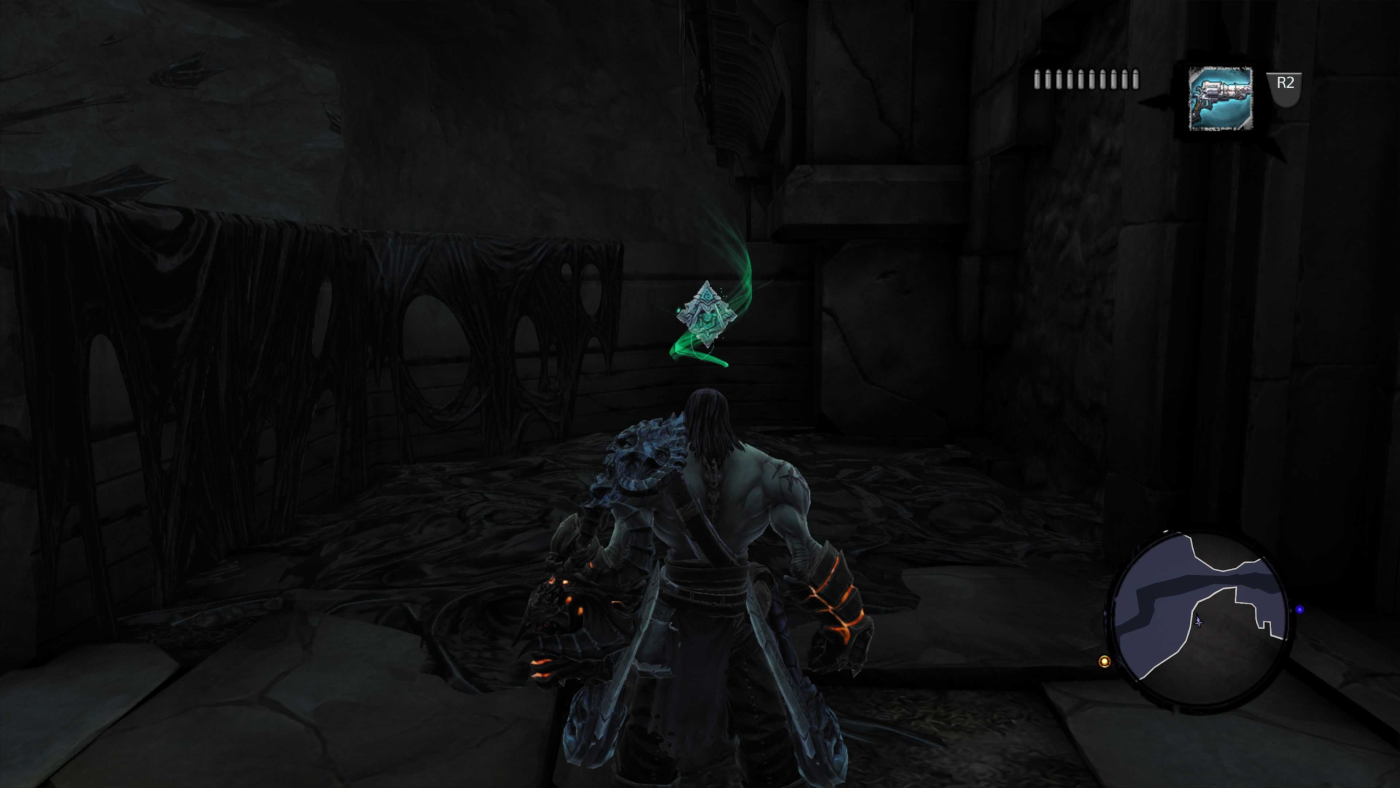1400x788 pixels.
Task: Click the first bullet in the ammo row
Action: [1036, 77]
